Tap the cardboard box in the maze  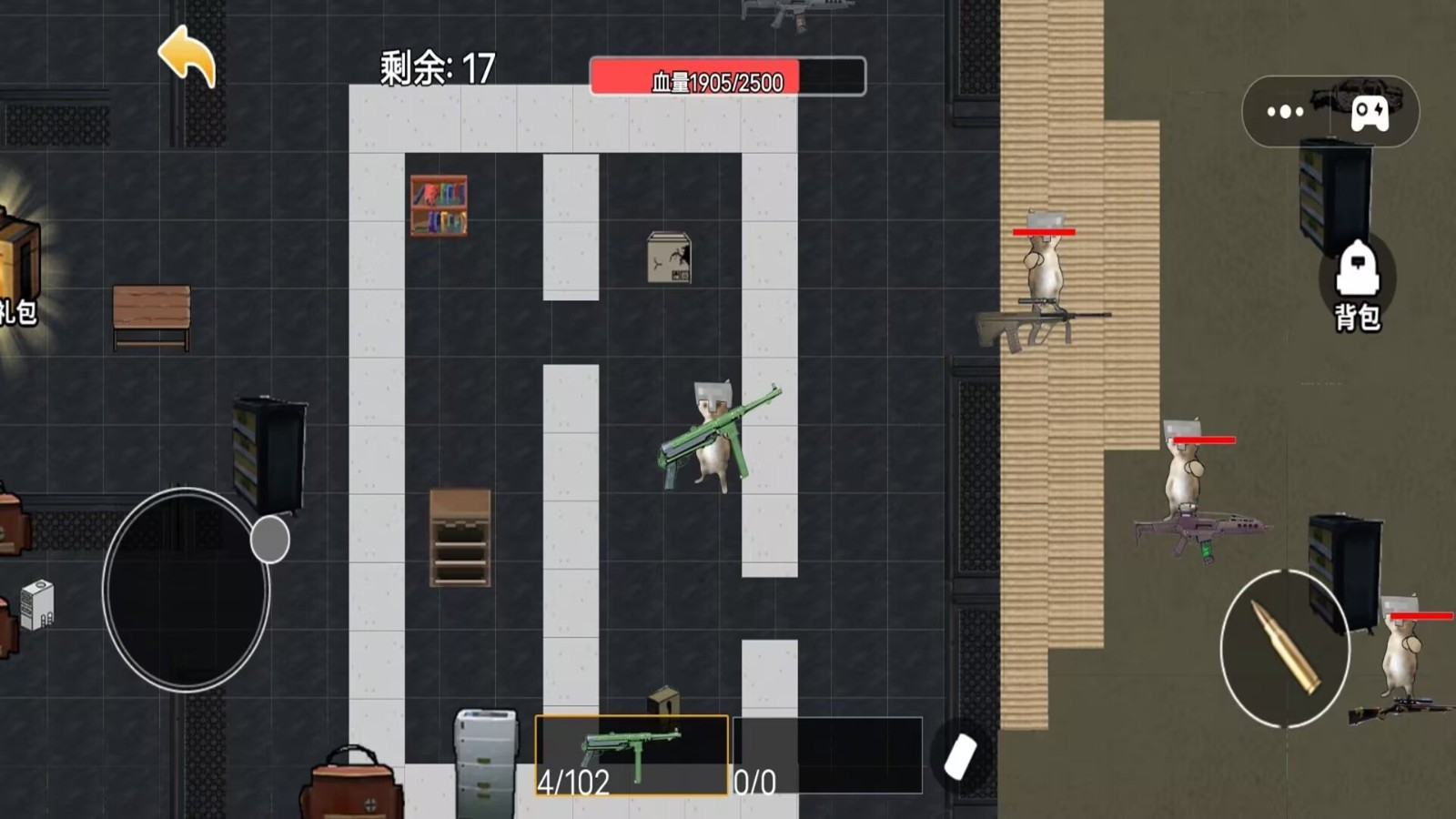[670, 259]
